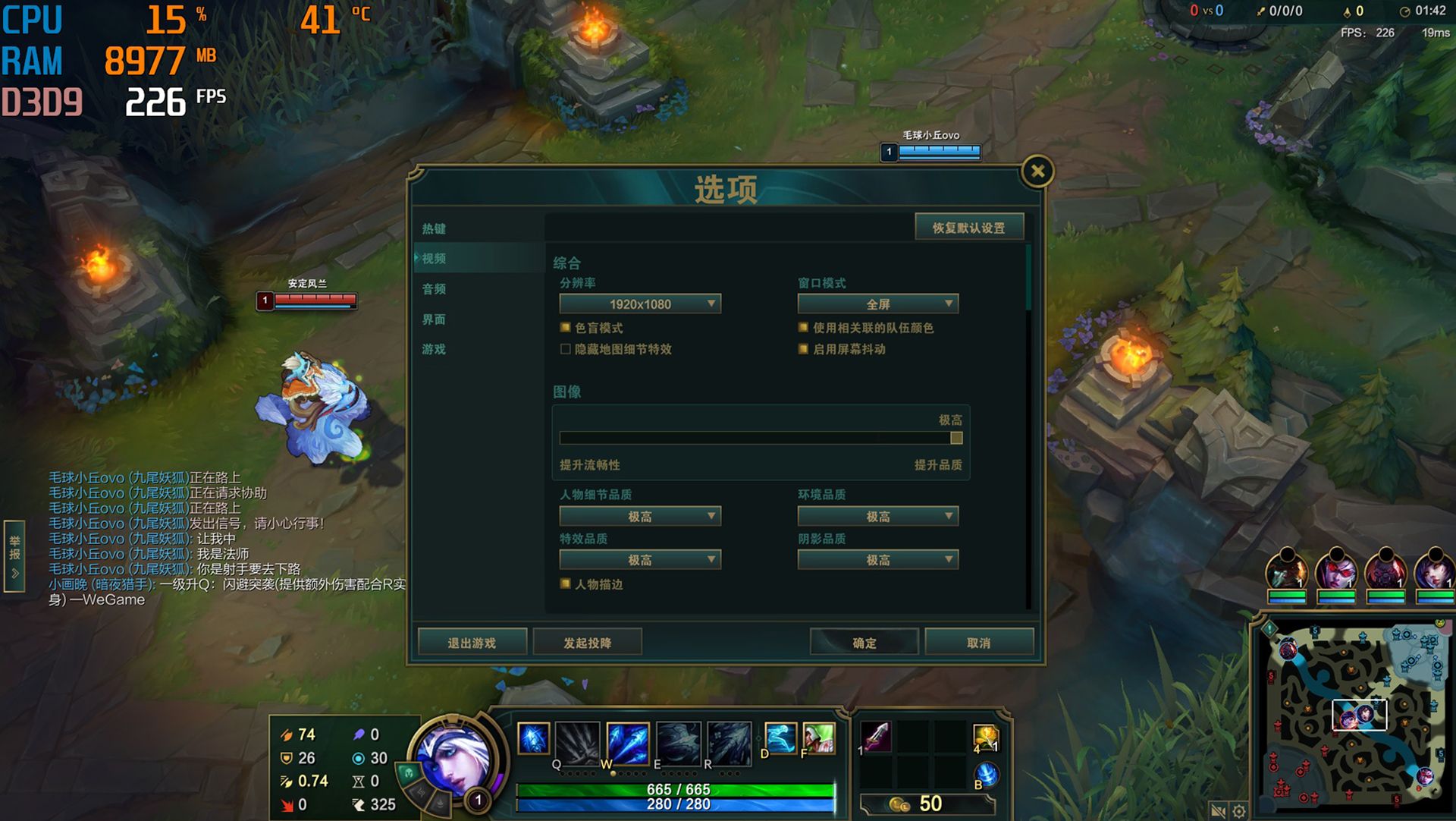The height and width of the screenshot is (821, 1456).
Task: Switch to the 音频 settings tab
Action: (434, 289)
